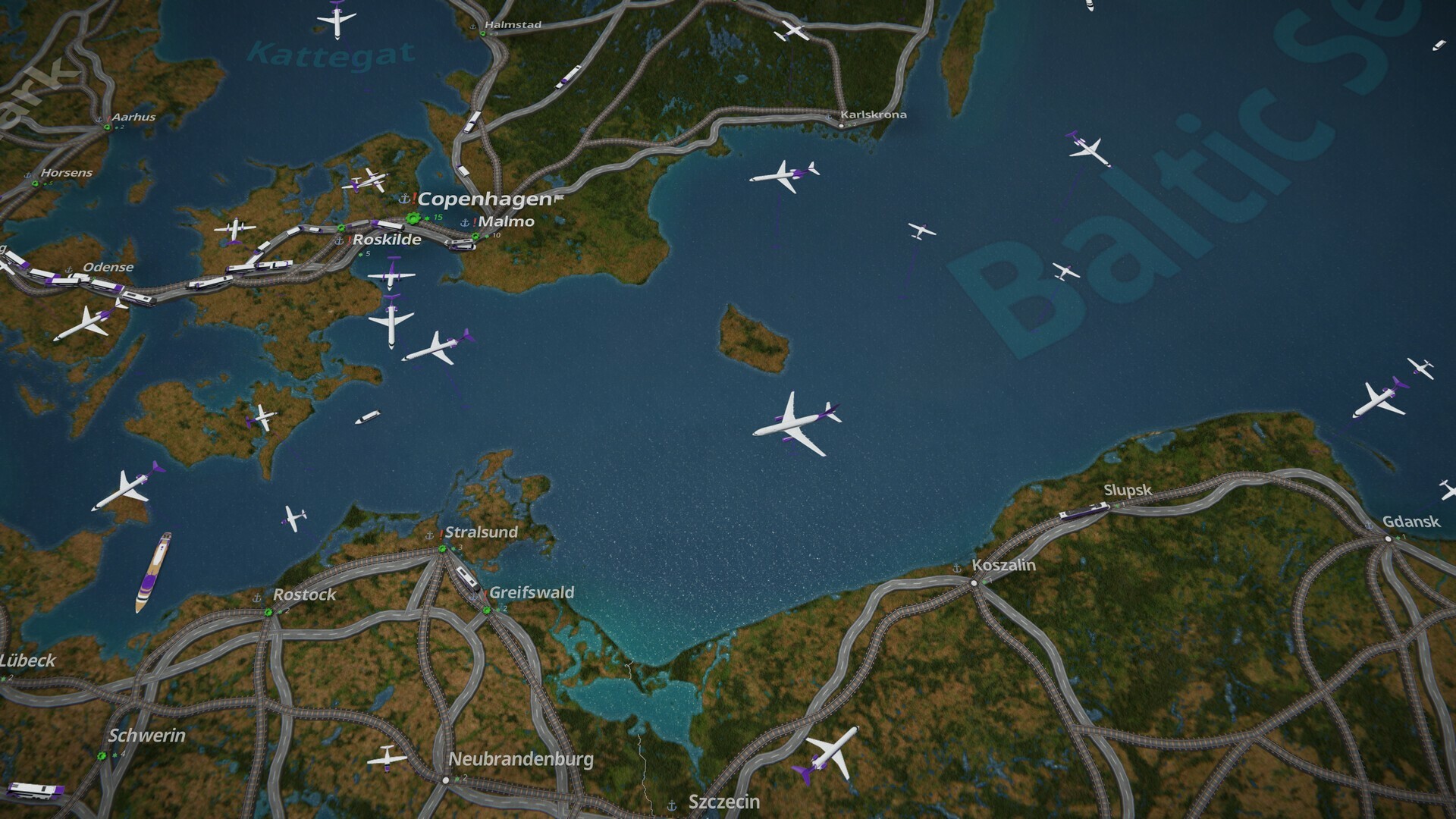The width and height of the screenshot is (1456, 819).
Task: Click the red alert mark next to Greifswald
Action: tap(485, 595)
